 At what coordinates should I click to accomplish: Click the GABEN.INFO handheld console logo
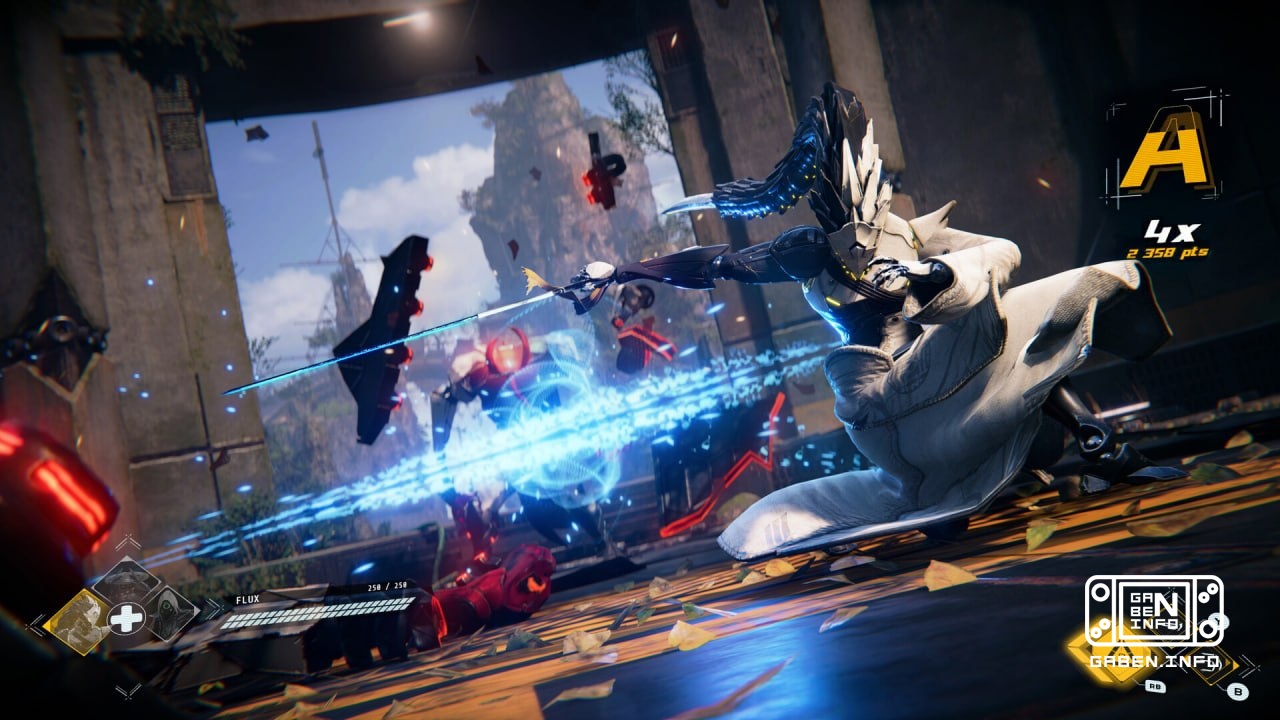click(x=1155, y=610)
